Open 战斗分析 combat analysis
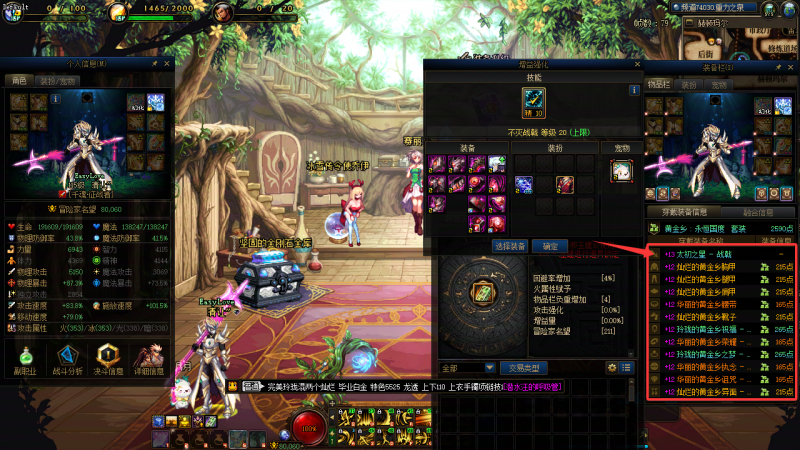The width and height of the screenshot is (800, 450). (x=68, y=362)
